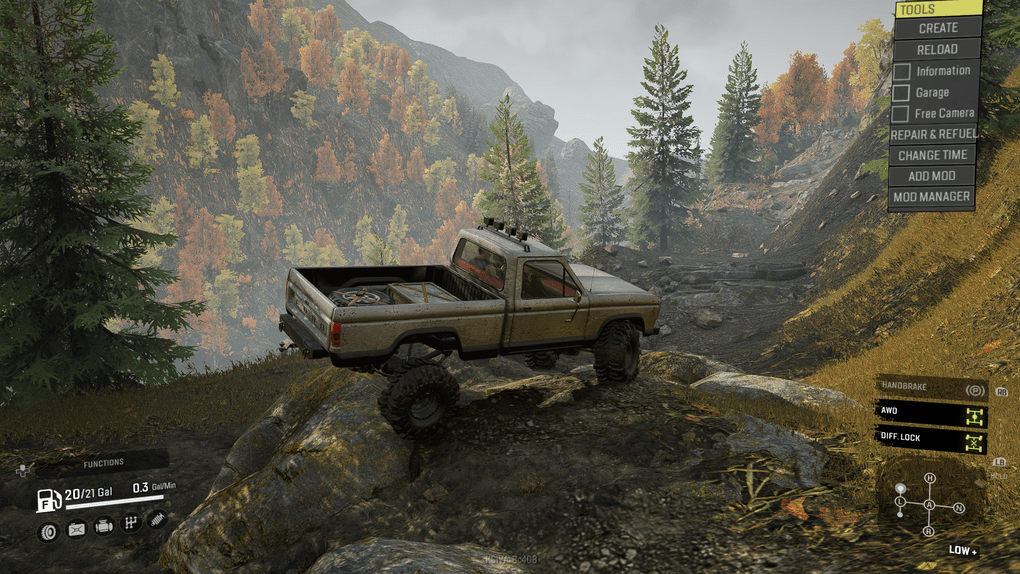This screenshot has height=574, width=1020.
Task: Open the FUNCTIONS panel
Action: 103,463
